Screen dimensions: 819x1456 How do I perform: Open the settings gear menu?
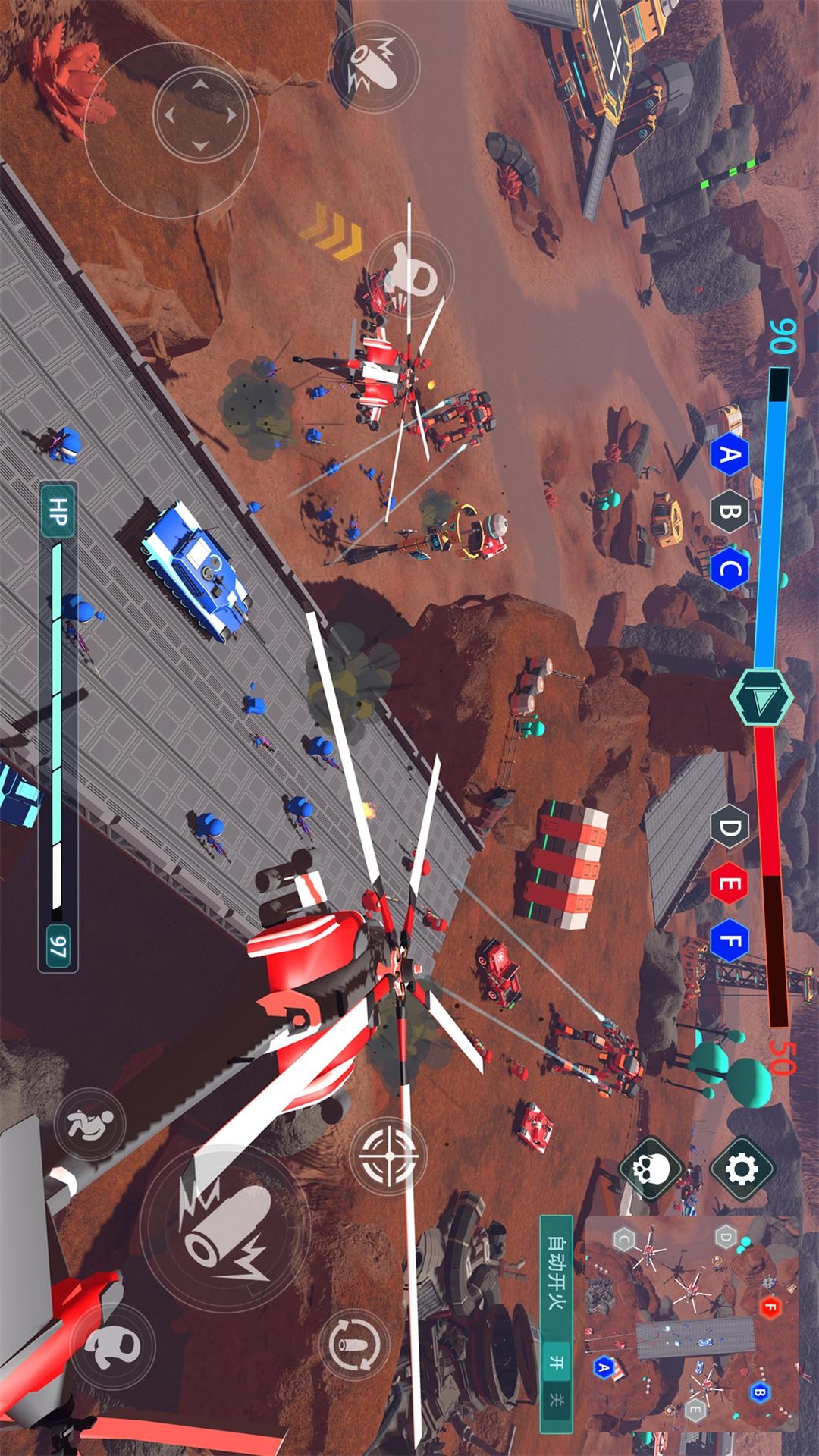tap(742, 1169)
